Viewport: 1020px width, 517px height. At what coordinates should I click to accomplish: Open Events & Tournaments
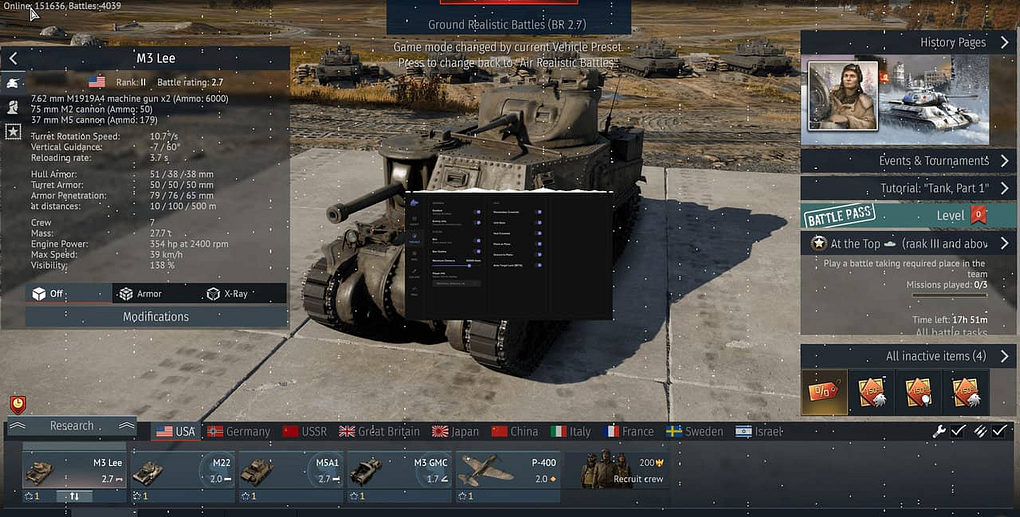(908, 161)
